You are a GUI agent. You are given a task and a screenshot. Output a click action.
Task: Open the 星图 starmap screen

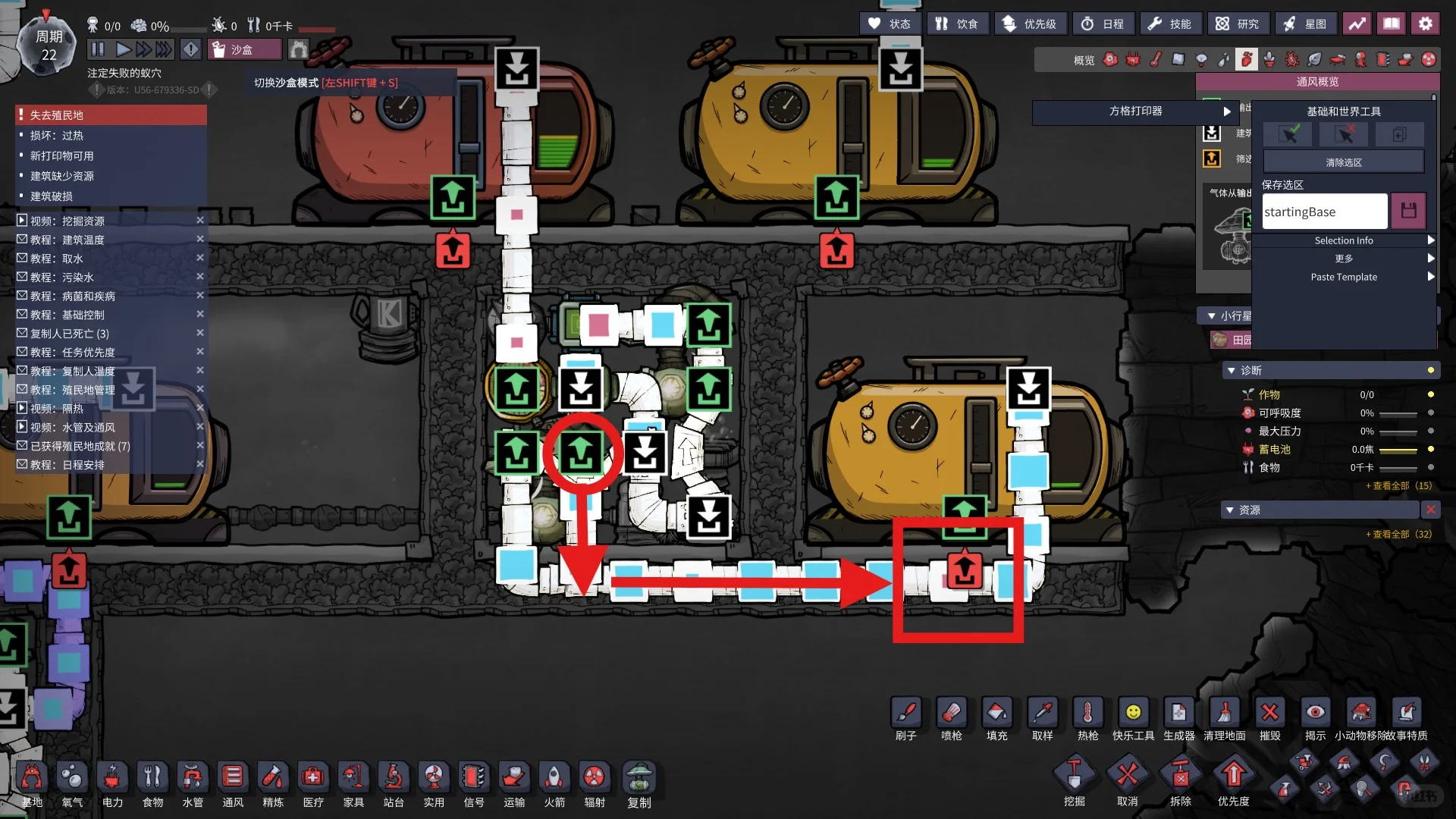tap(1304, 24)
